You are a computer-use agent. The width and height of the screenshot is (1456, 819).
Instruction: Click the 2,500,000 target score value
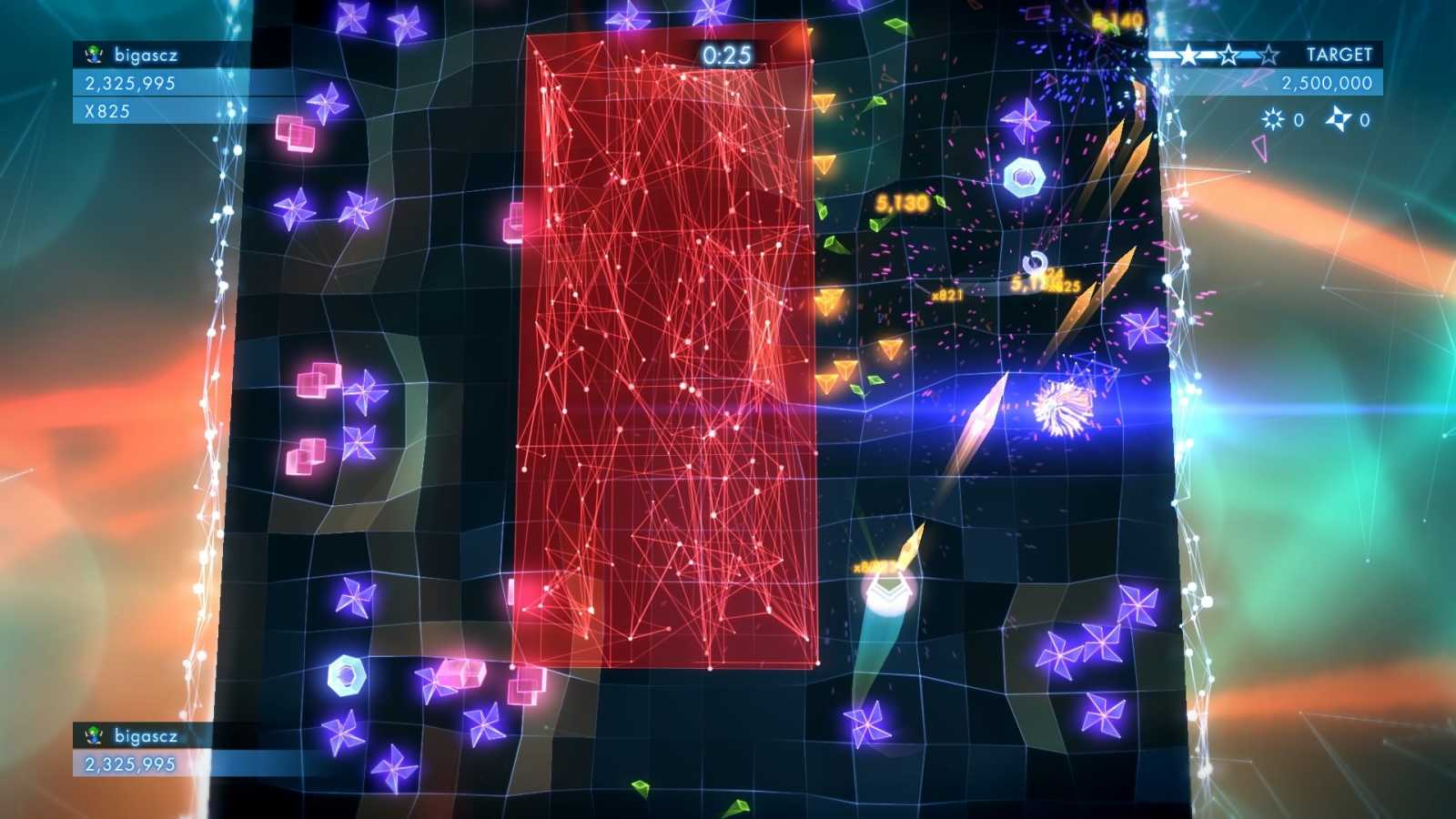1327,83
